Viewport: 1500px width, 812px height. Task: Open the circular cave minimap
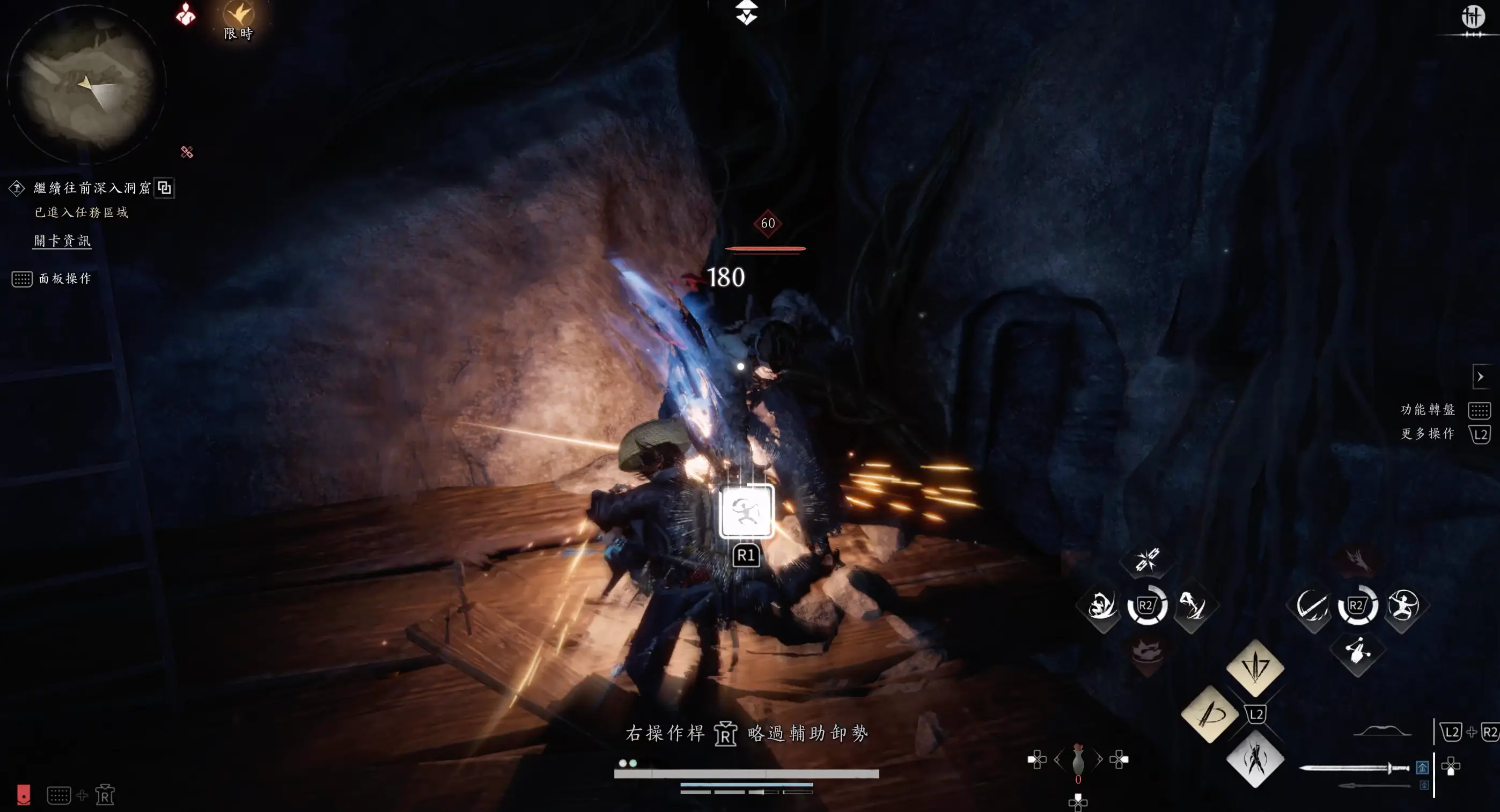(x=86, y=84)
